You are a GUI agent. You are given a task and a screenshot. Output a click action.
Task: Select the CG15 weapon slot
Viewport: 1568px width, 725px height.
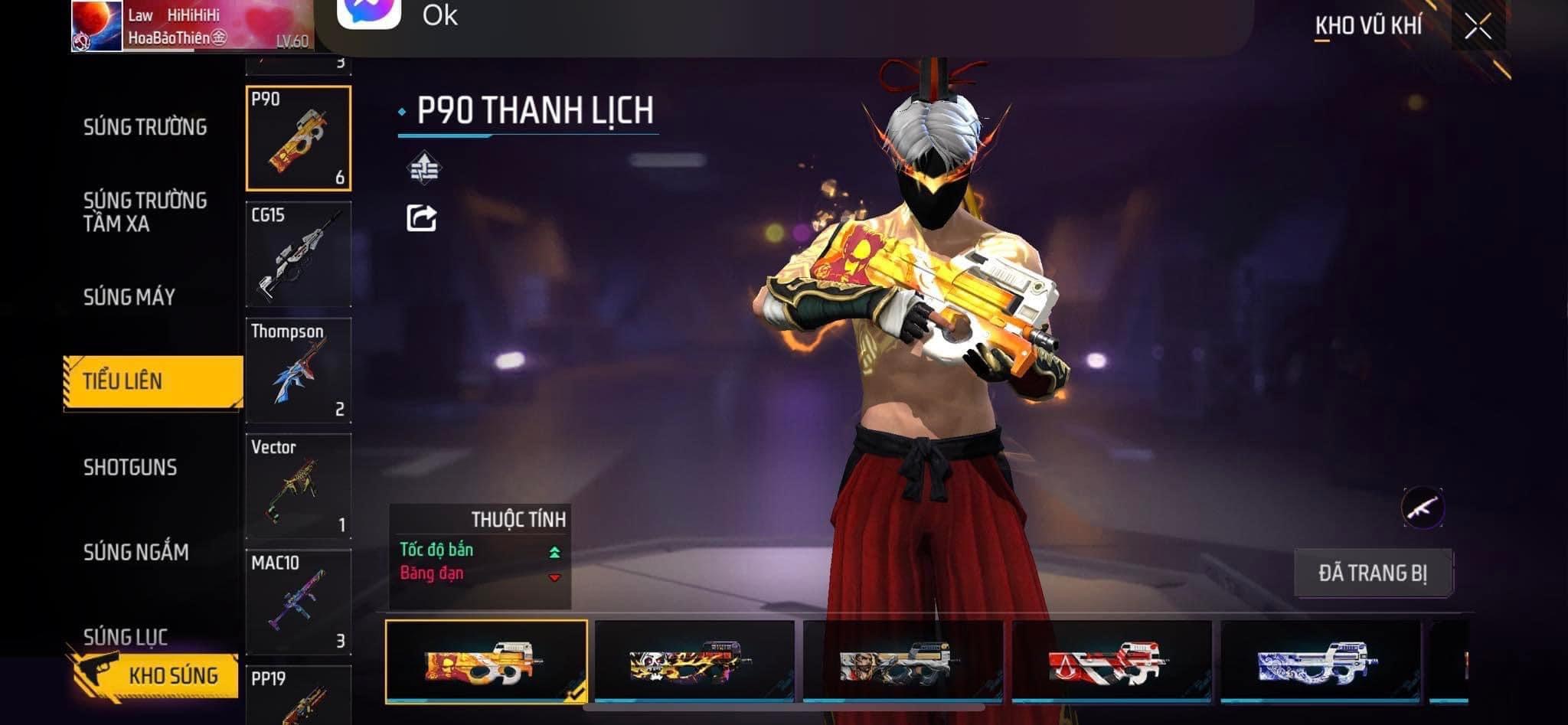(x=299, y=254)
